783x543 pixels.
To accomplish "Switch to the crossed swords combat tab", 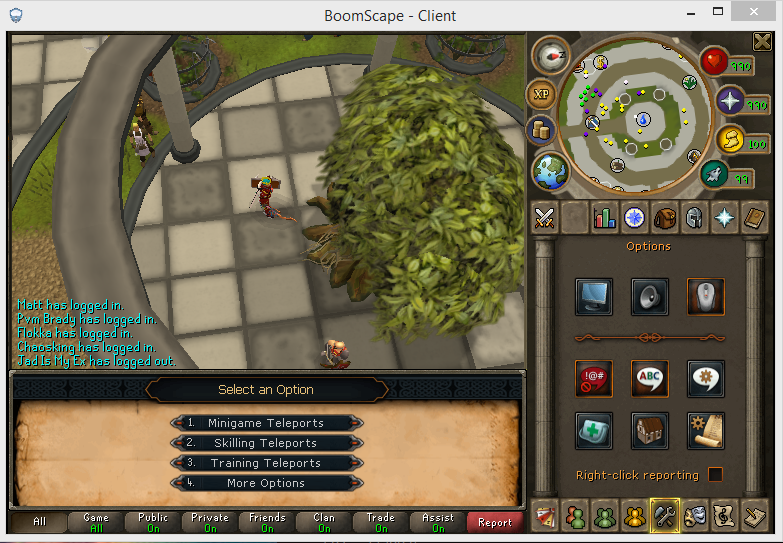I will pos(545,217).
